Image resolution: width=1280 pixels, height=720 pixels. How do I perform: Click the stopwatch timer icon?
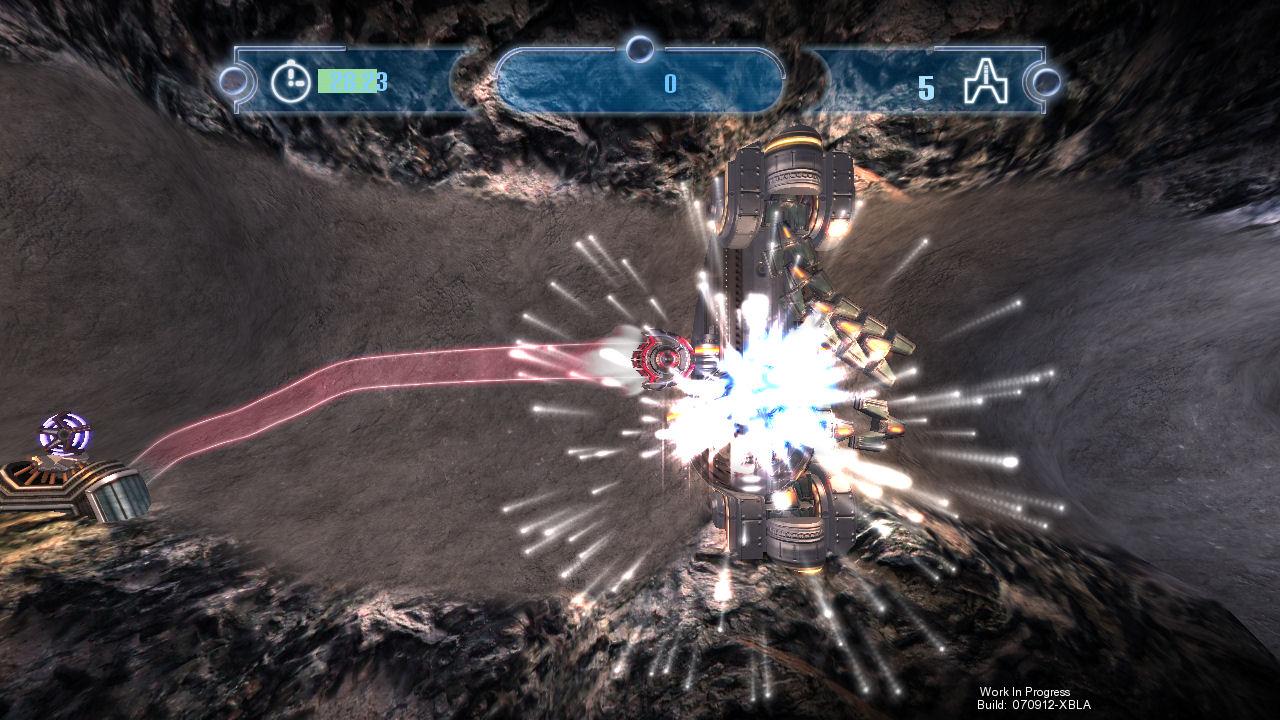290,82
